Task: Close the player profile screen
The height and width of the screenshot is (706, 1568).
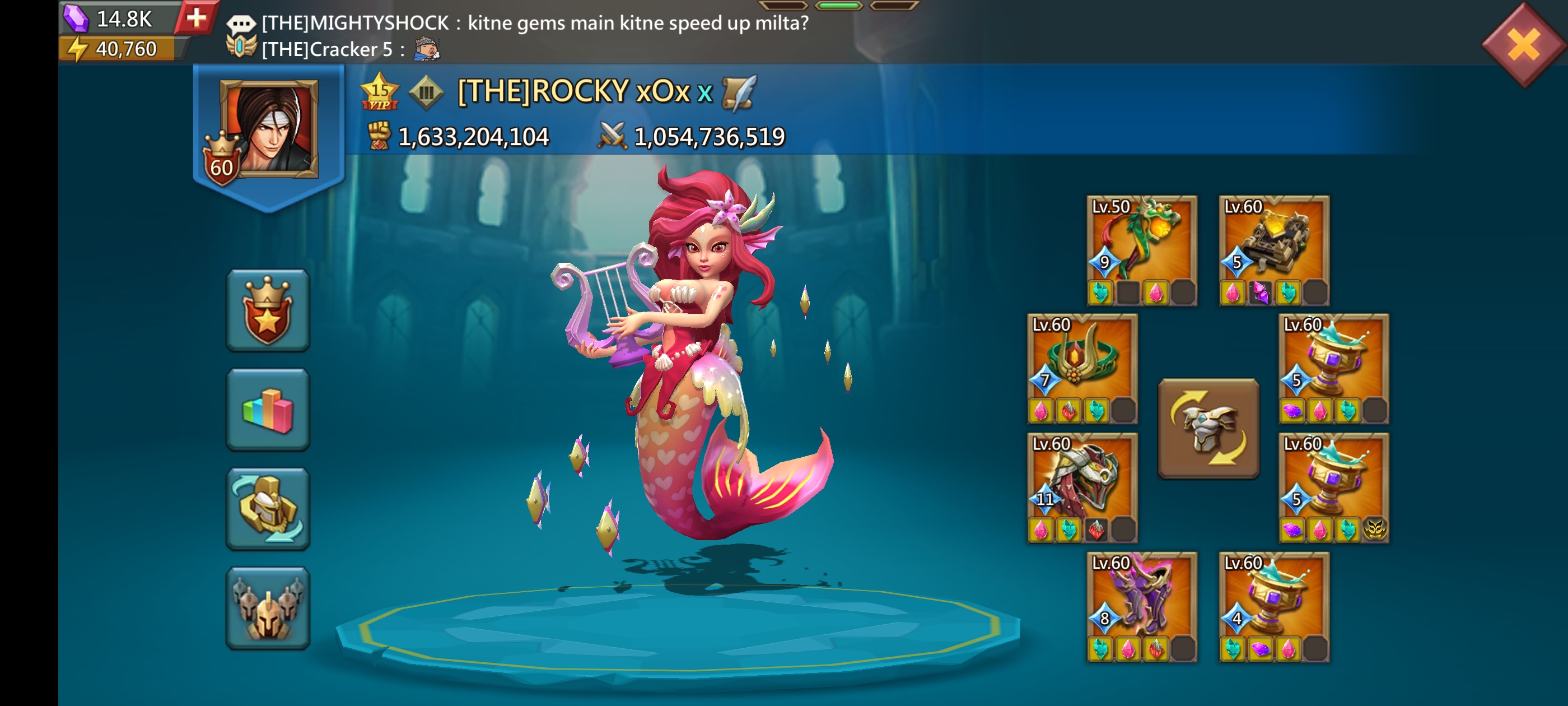Action: [x=1523, y=44]
